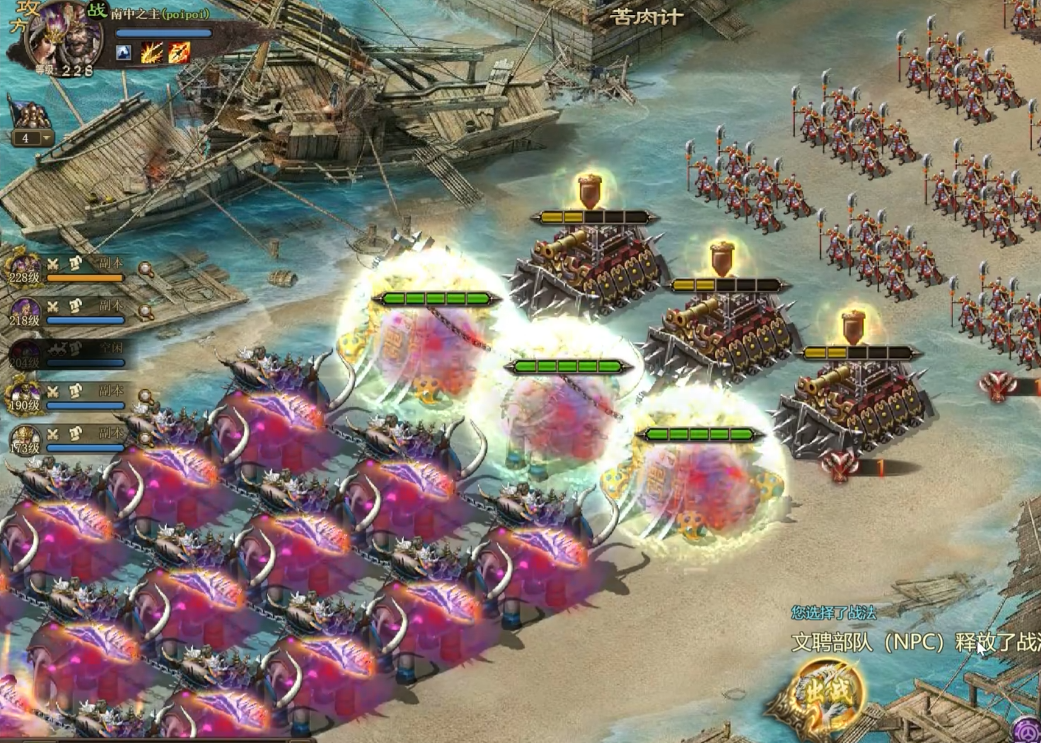Activate the blue silhouette skill icon

coord(124,53)
